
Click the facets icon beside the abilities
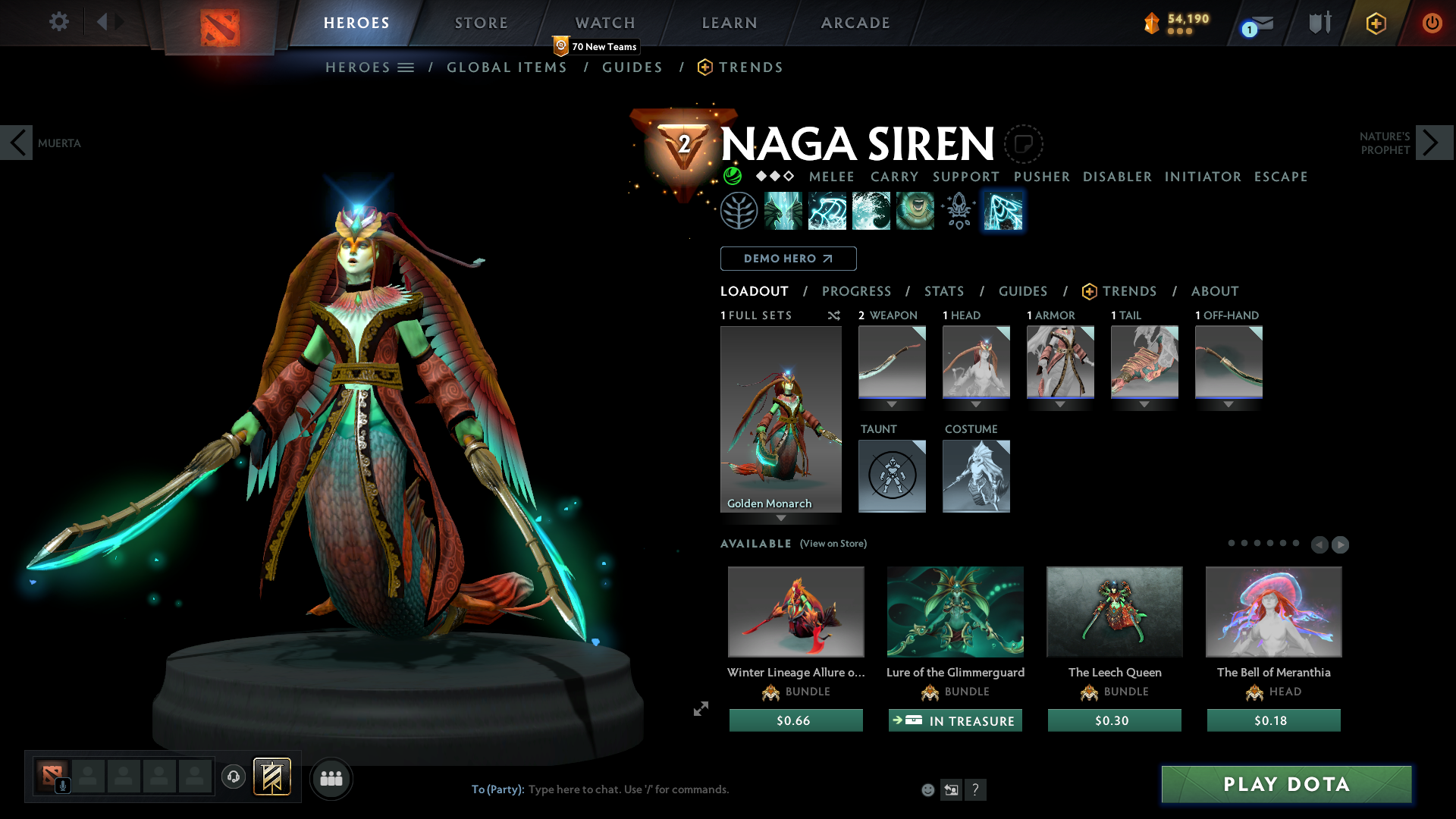point(959,210)
